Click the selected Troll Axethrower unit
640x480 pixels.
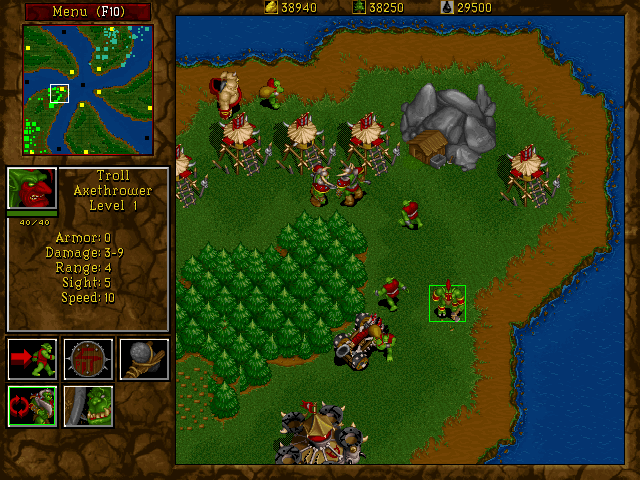point(447,303)
